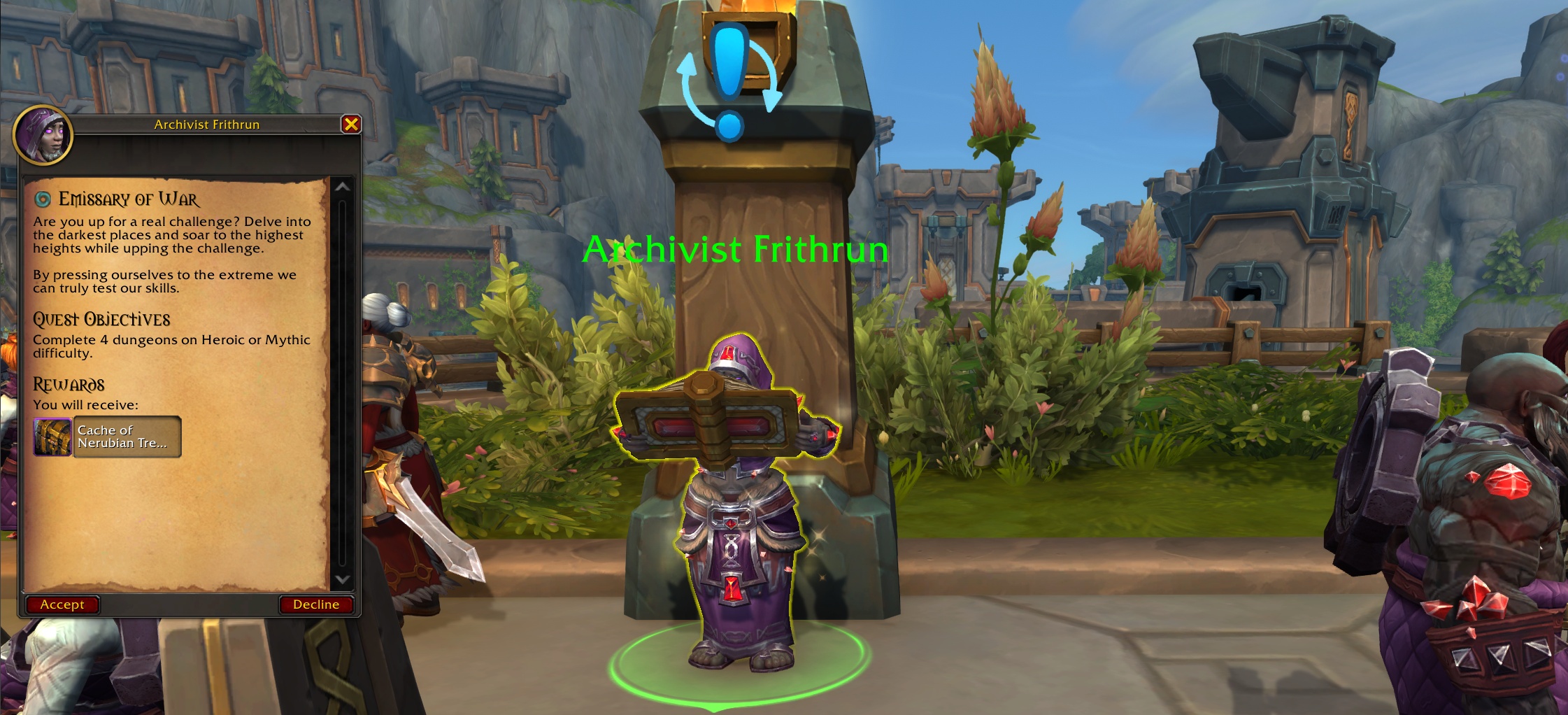Click the quest window title bar

pos(206,125)
